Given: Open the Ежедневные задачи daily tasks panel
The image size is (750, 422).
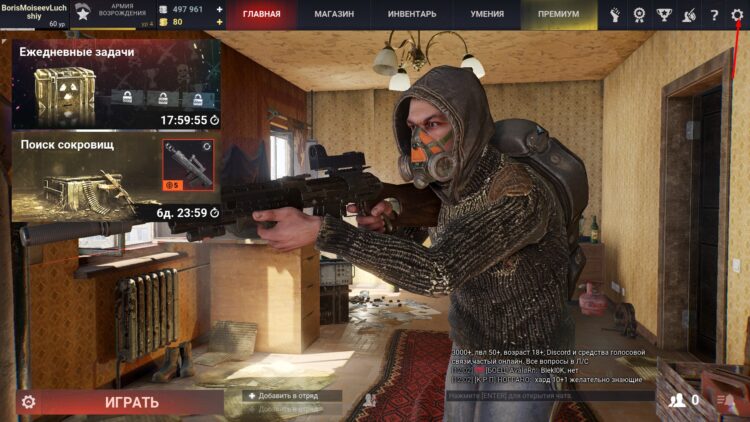Looking at the screenshot, I should 115,85.
